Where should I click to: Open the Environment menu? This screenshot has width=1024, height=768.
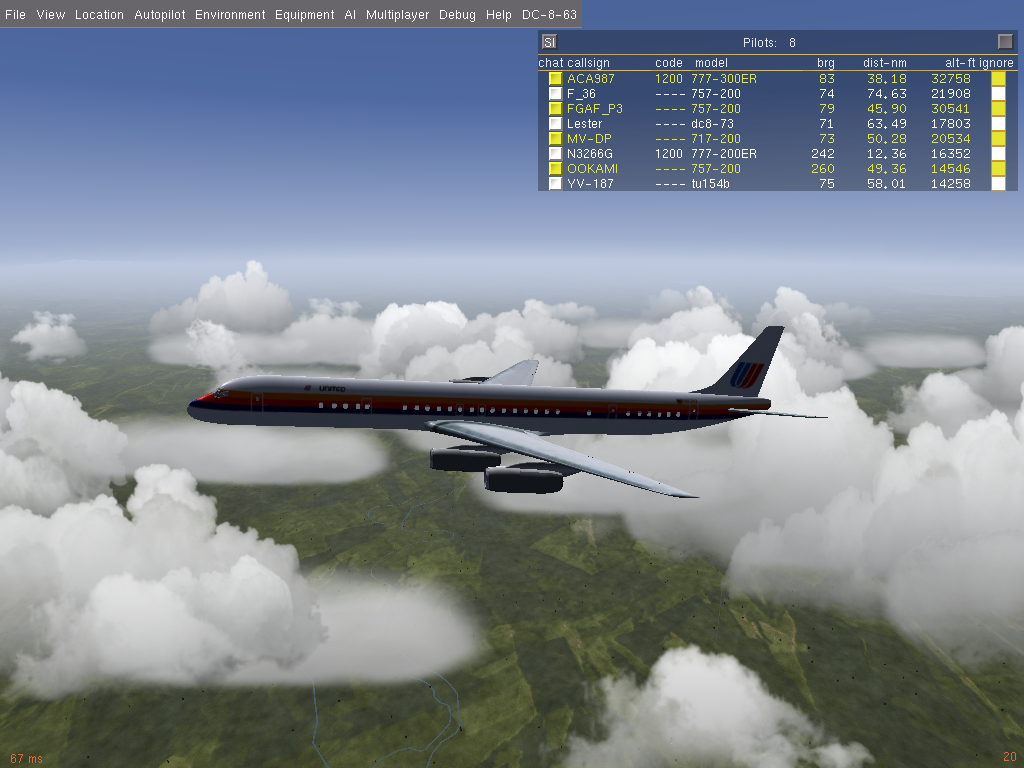230,15
